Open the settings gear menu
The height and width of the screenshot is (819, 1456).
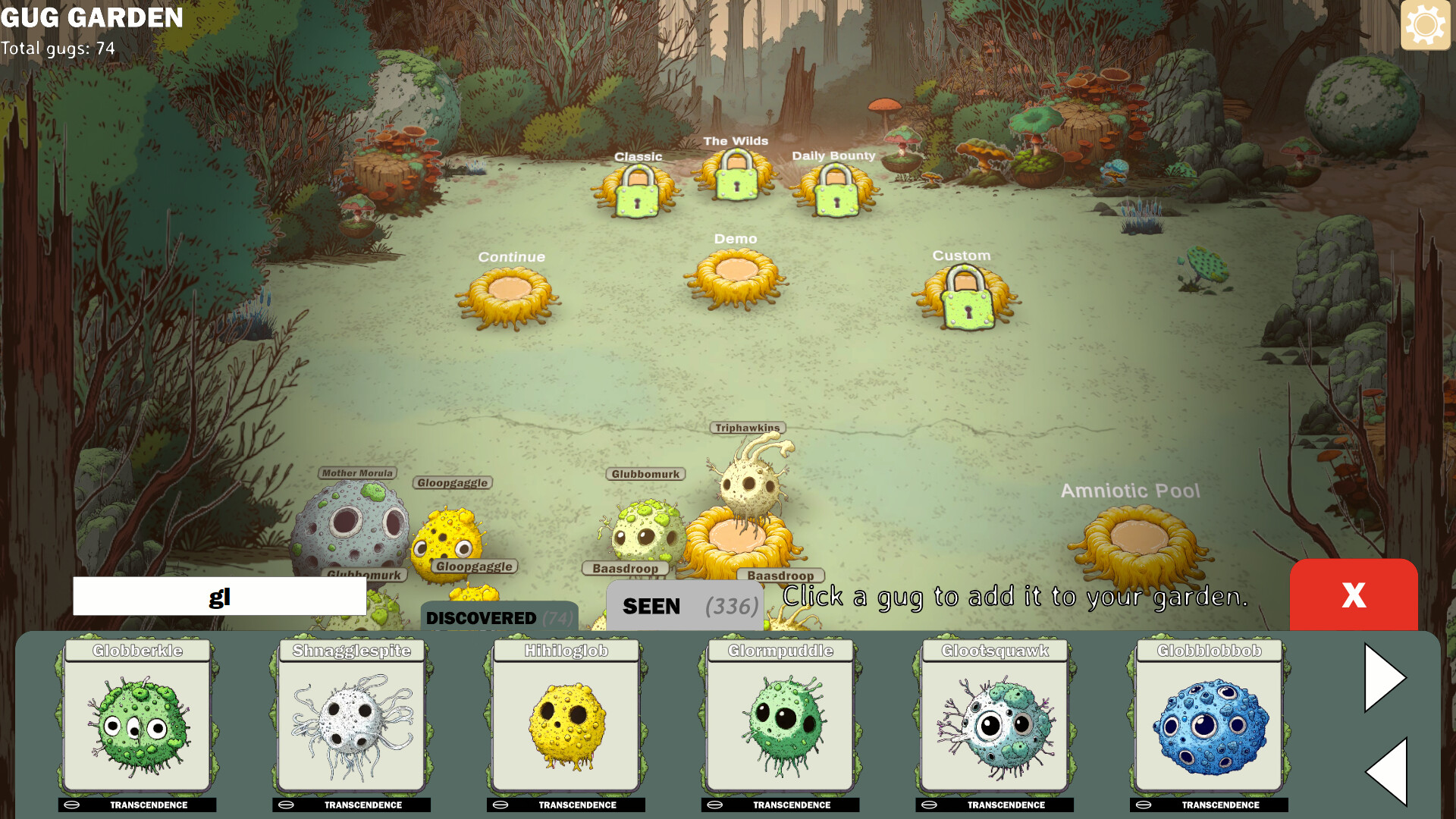pyautogui.click(x=1425, y=25)
